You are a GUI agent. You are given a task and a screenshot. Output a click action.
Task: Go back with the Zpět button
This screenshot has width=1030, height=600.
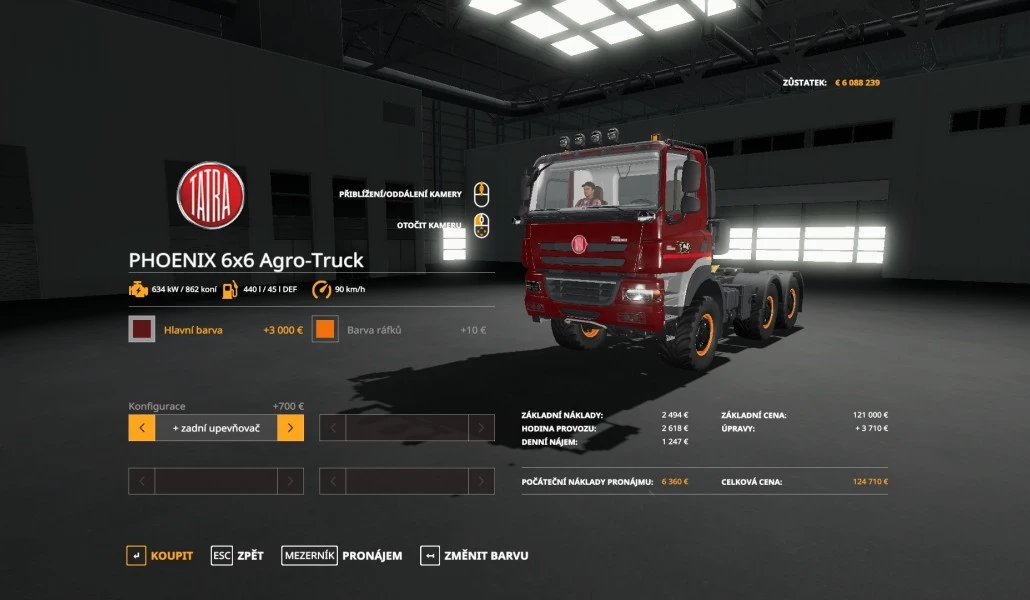[238, 555]
